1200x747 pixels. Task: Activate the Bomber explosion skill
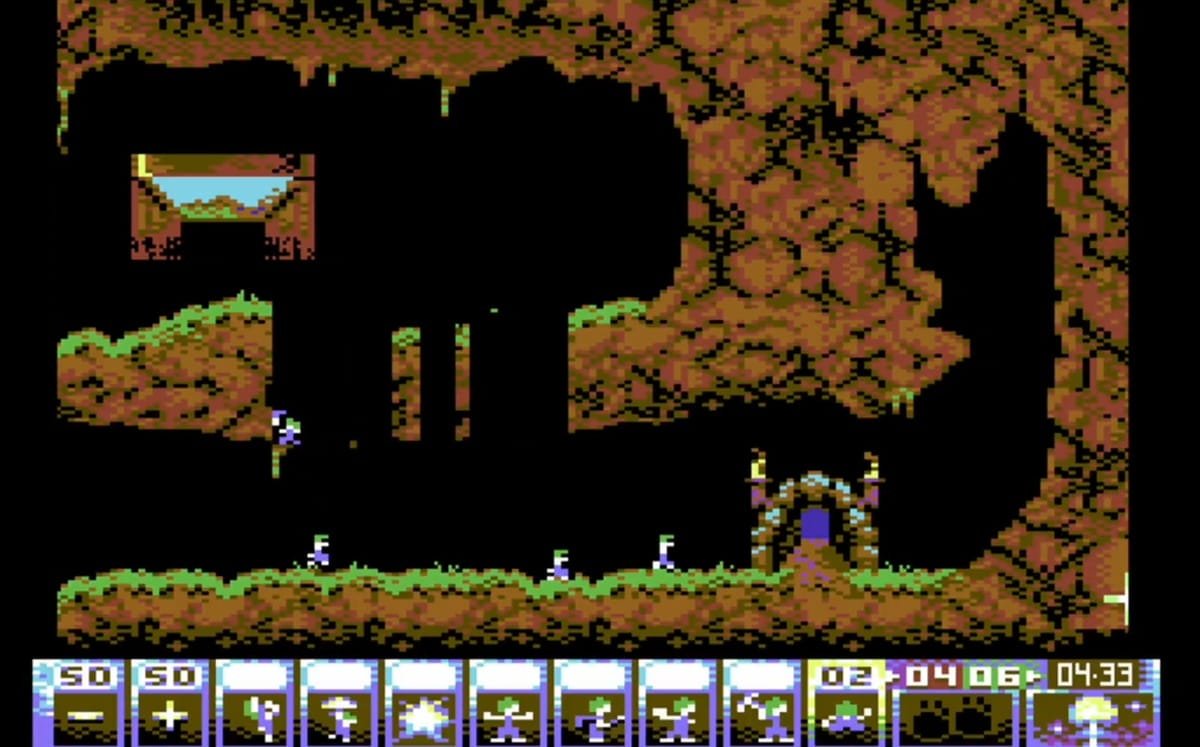pos(424,703)
